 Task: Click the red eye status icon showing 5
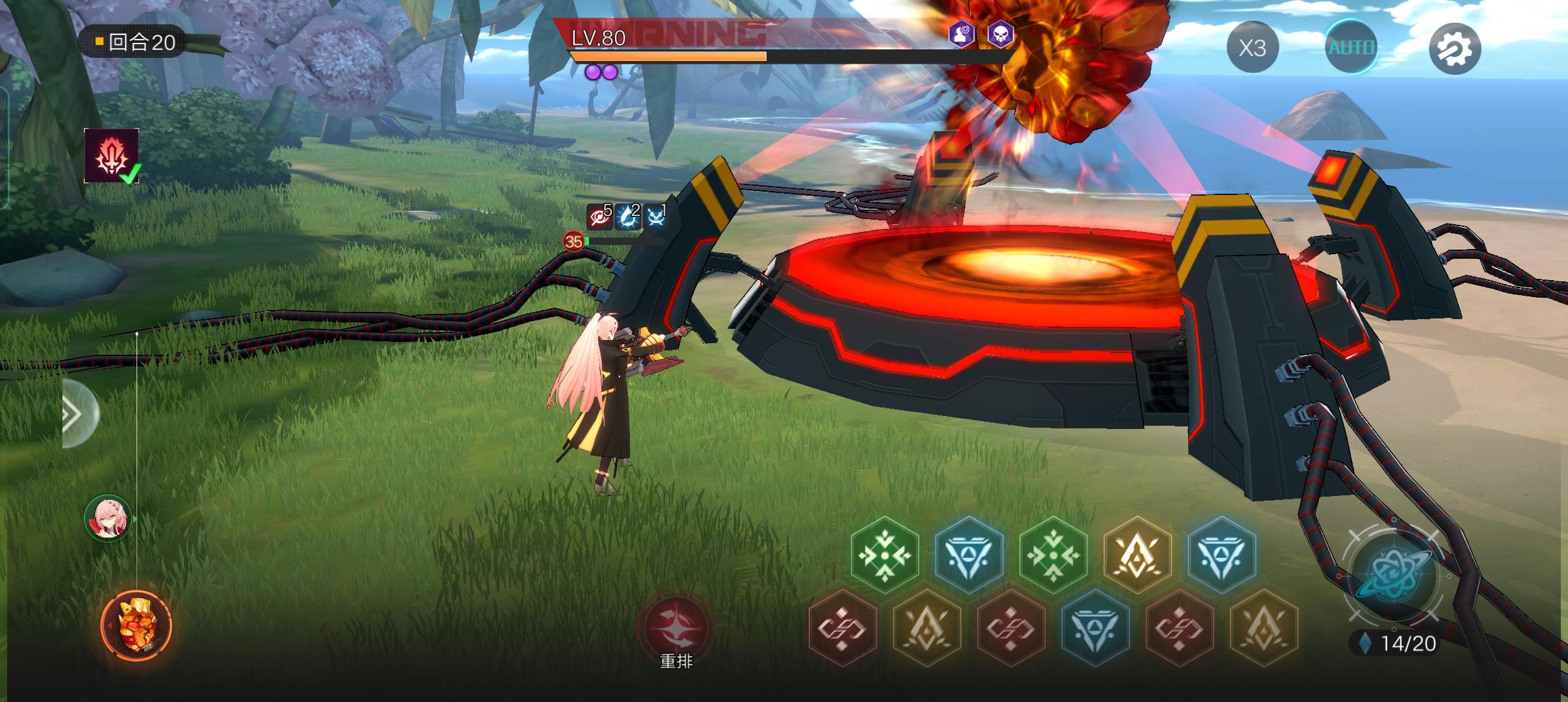(x=600, y=215)
